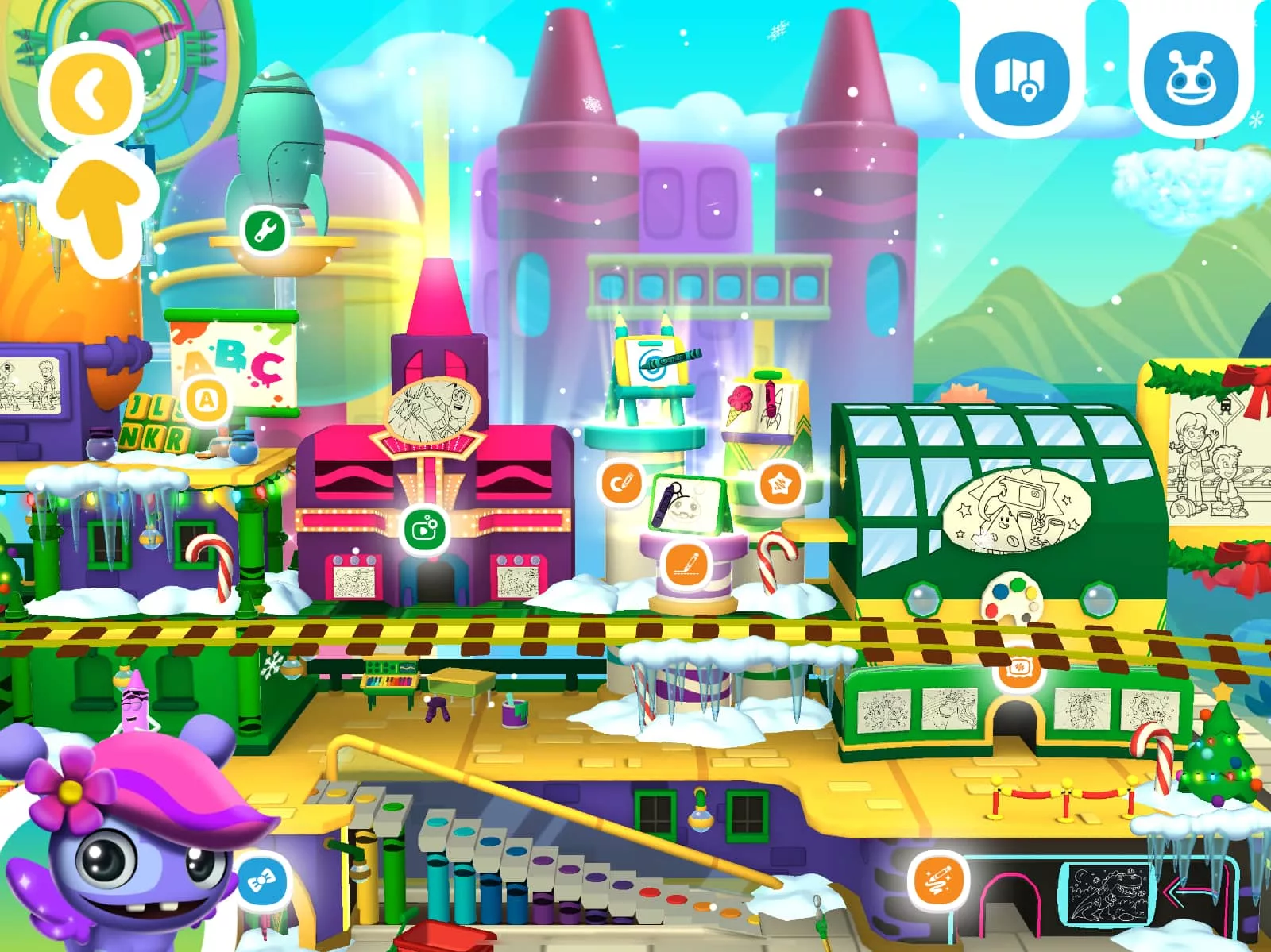Screen dimensions: 1271x952
Task: Open the map with the blue map button
Action: tap(1021, 79)
